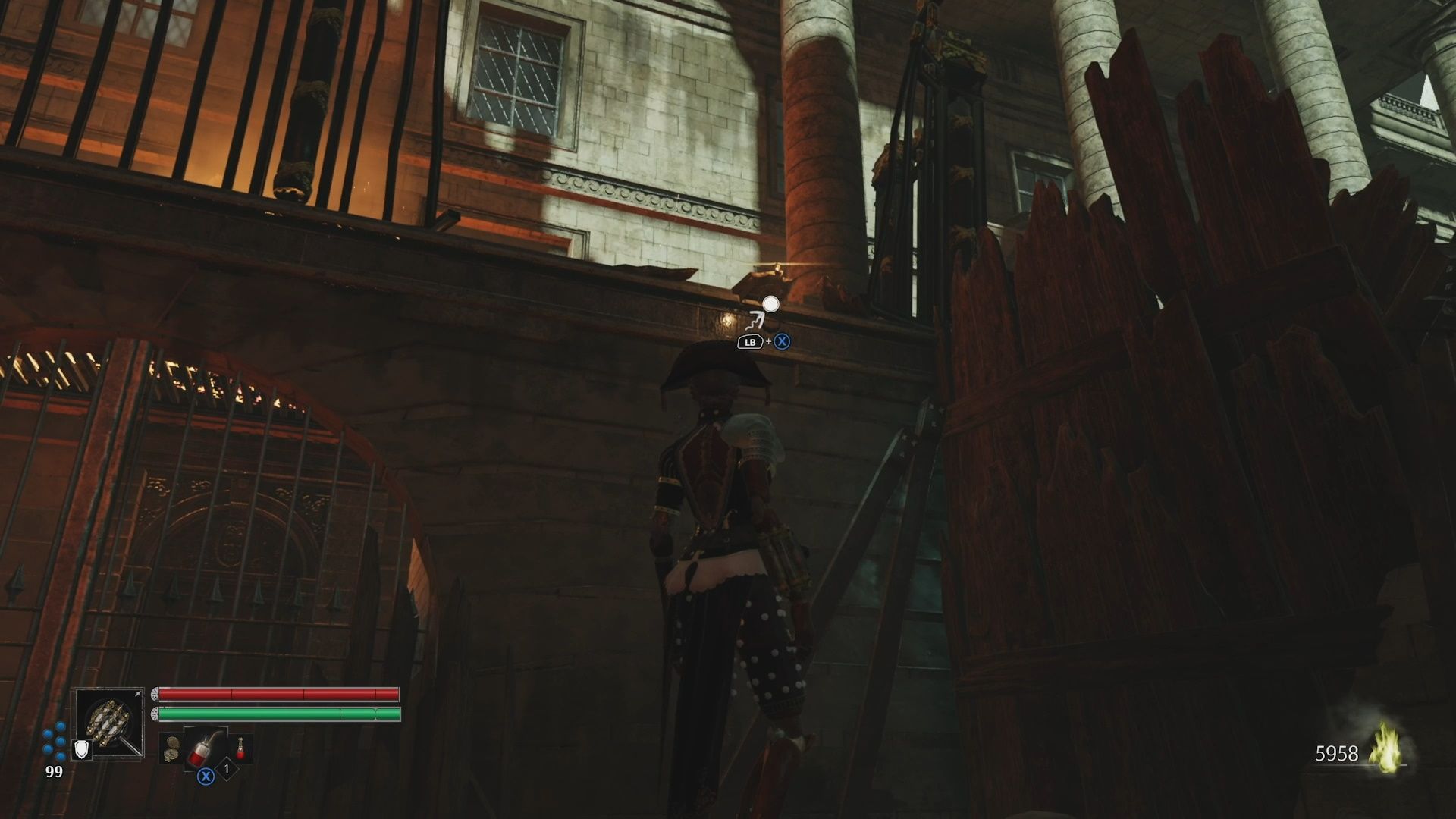Select the LB button prompt icon
This screenshot has height=819, width=1456.
point(751,342)
